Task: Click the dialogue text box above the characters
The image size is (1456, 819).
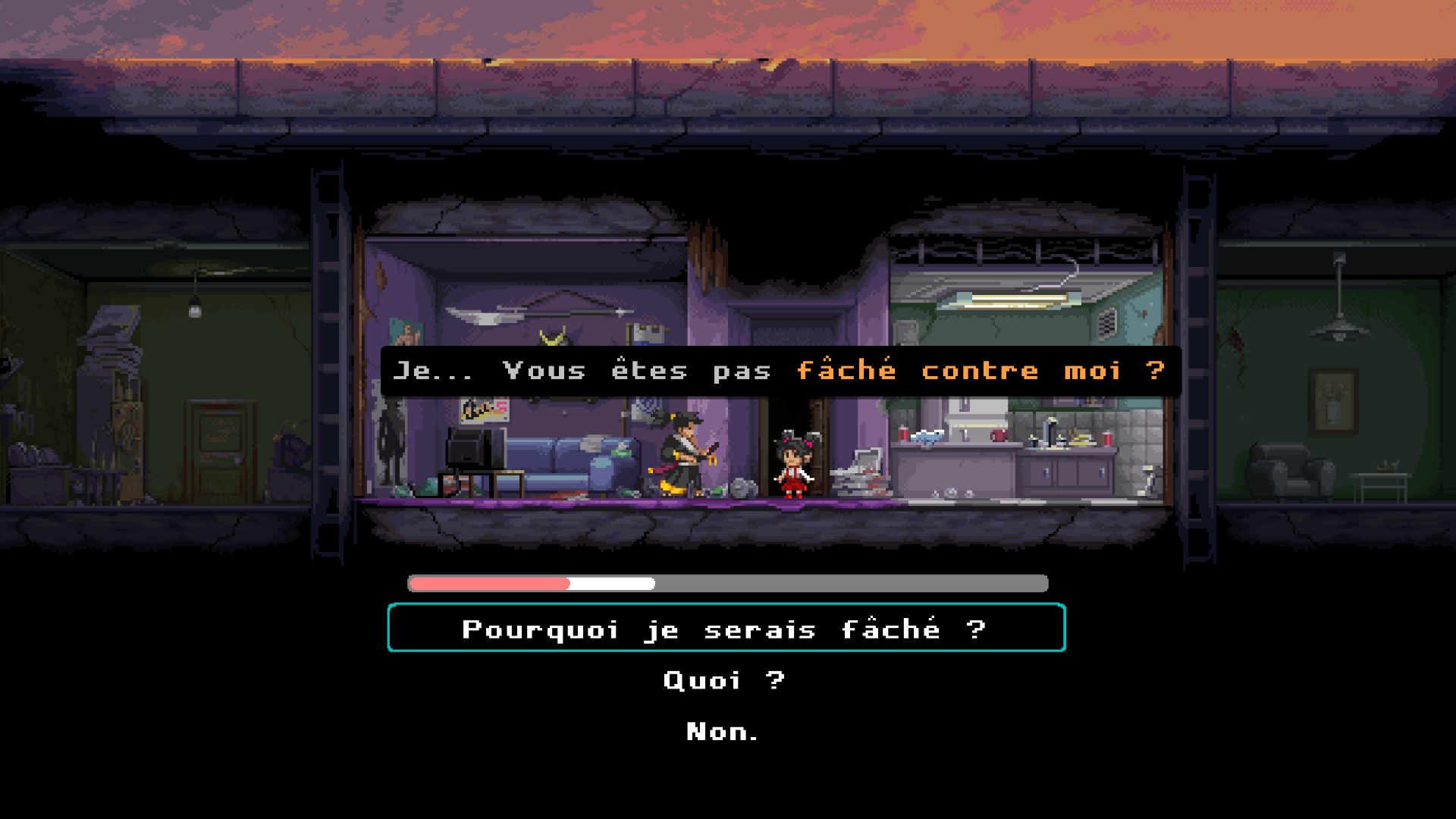Action: [781, 370]
